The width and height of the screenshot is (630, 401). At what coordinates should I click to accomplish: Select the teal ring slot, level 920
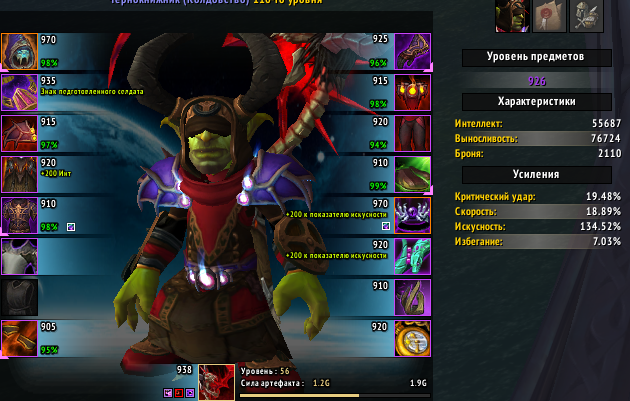411,256
